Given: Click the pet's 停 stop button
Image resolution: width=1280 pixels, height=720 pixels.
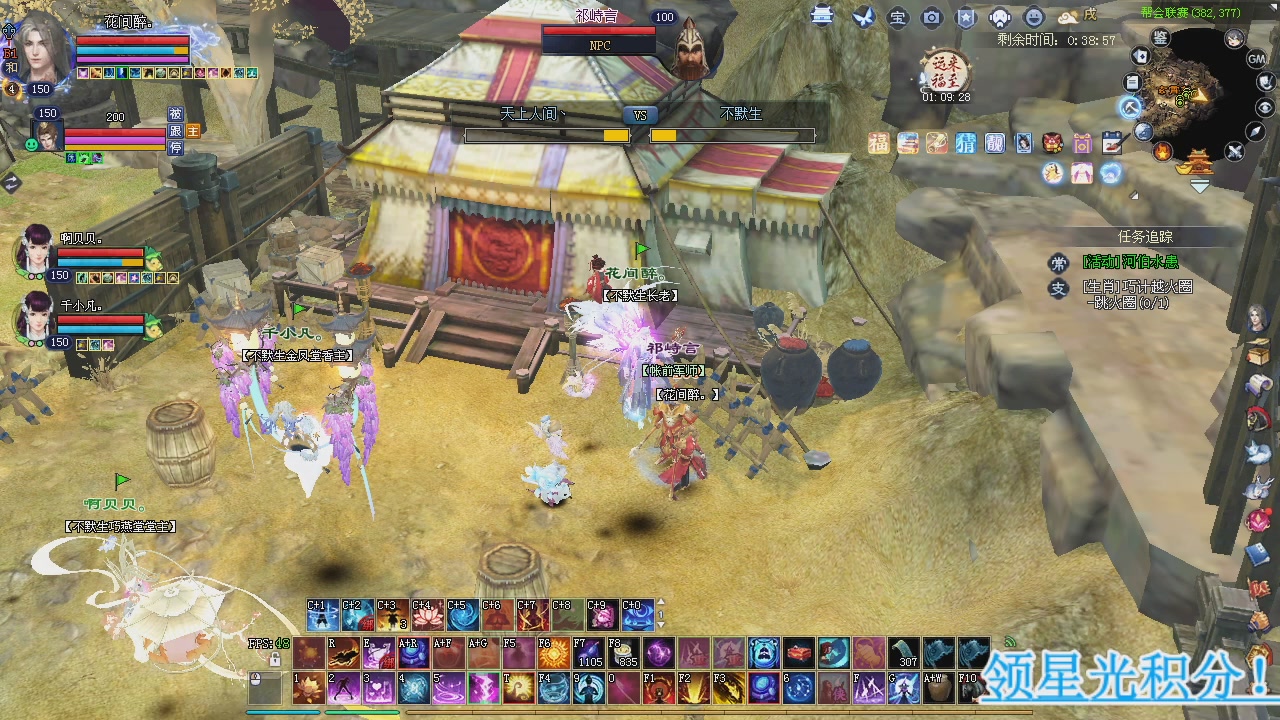Looking at the screenshot, I should pos(175,148).
